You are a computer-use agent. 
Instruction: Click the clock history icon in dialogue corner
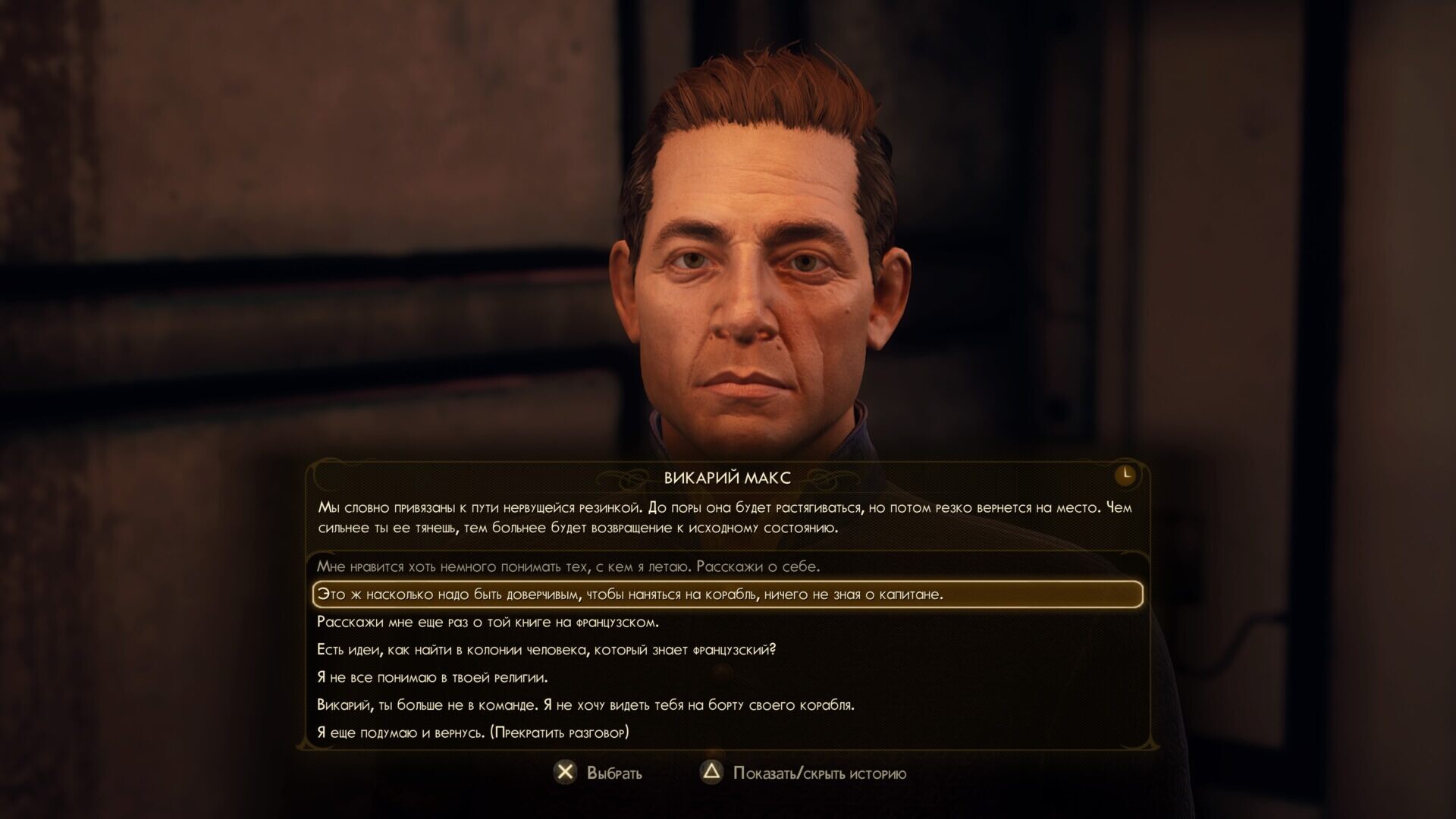[x=1126, y=475]
